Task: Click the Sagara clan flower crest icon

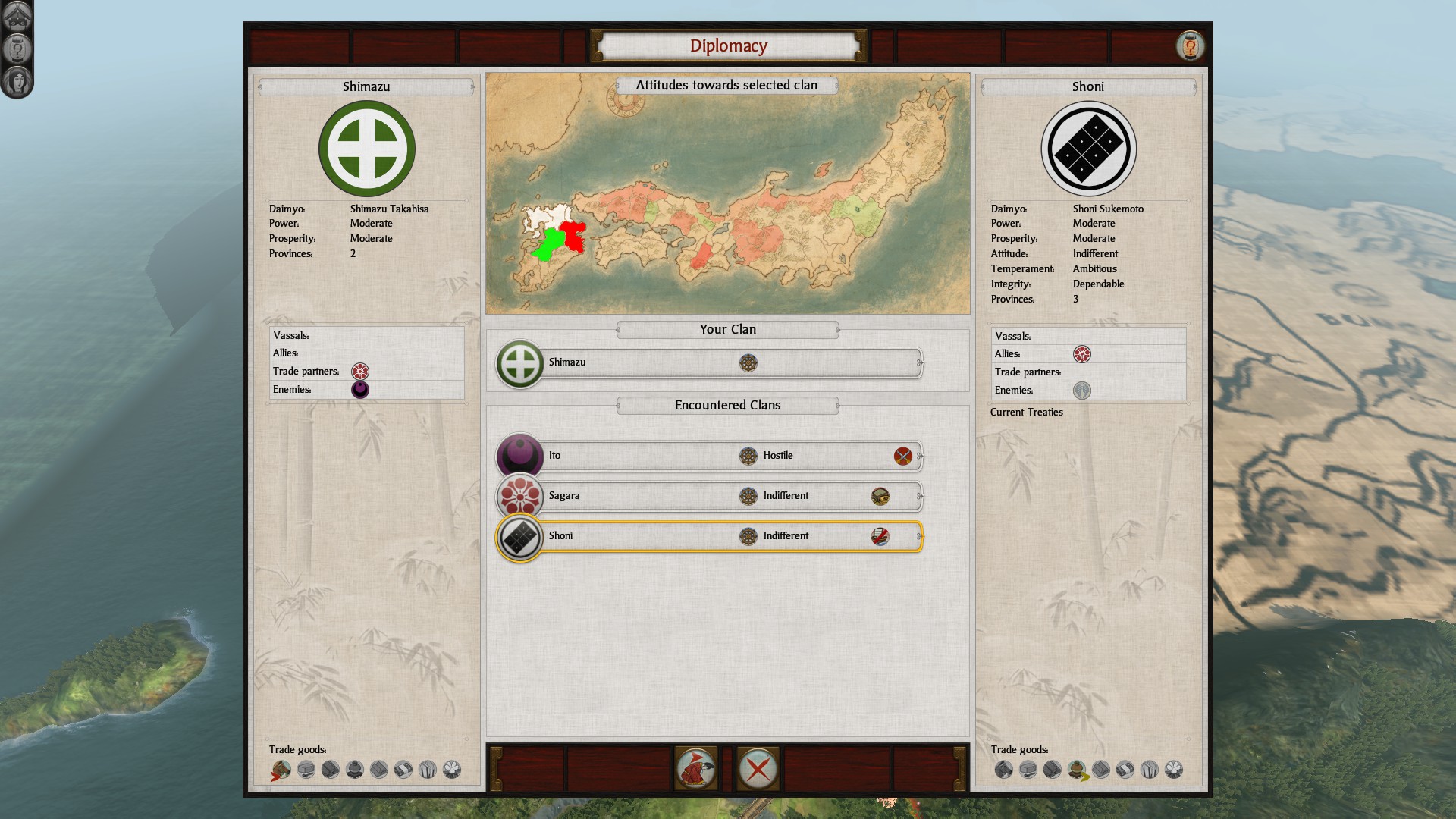Action: [x=519, y=496]
